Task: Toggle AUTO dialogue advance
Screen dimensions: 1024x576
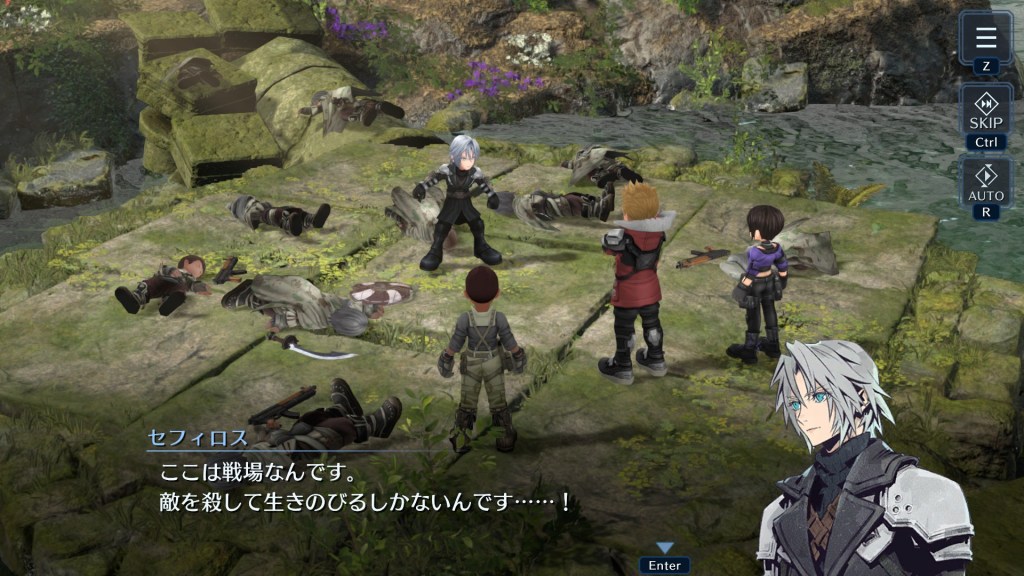Action: [x=986, y=183]
